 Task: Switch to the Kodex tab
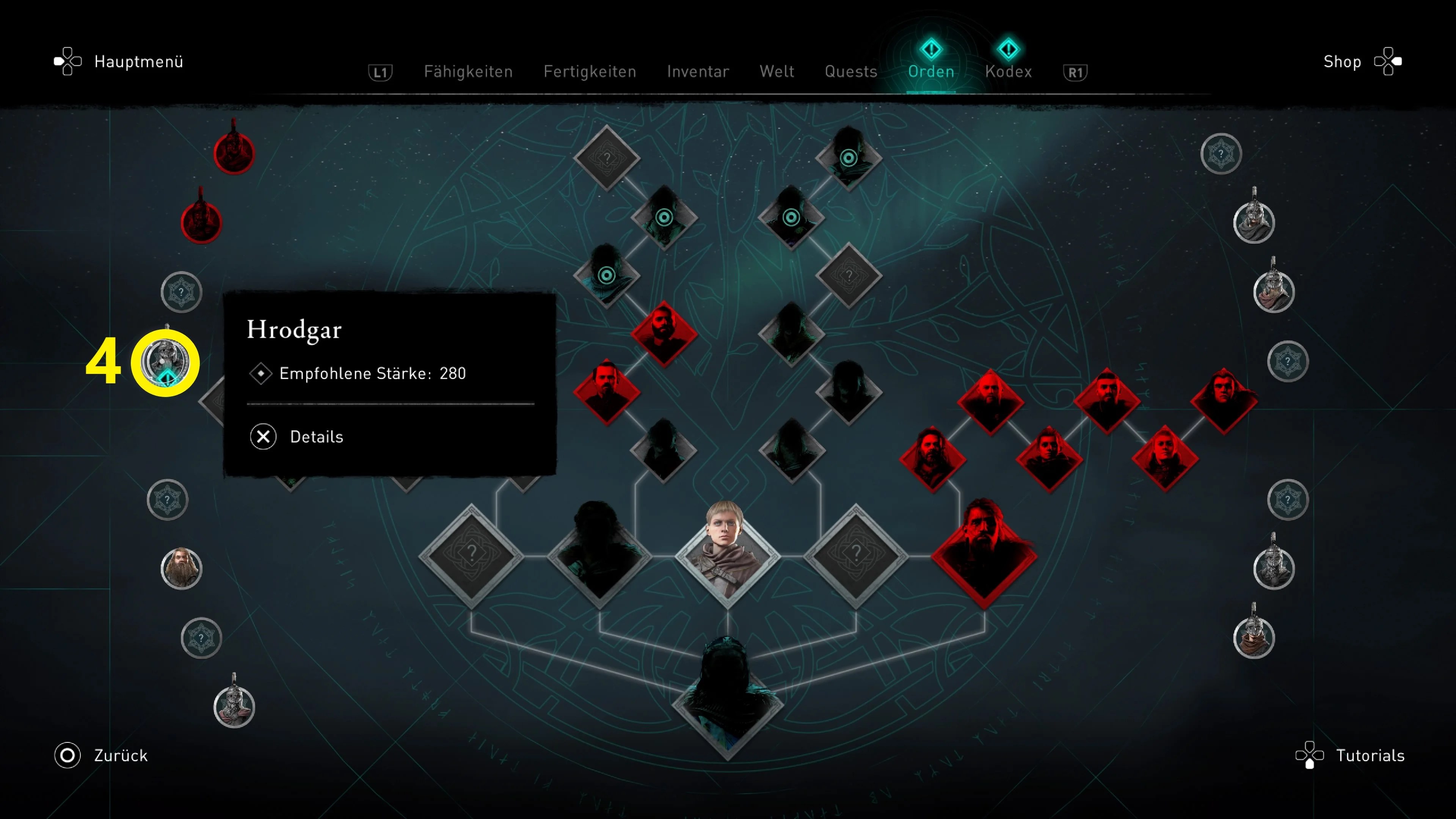1008,72
